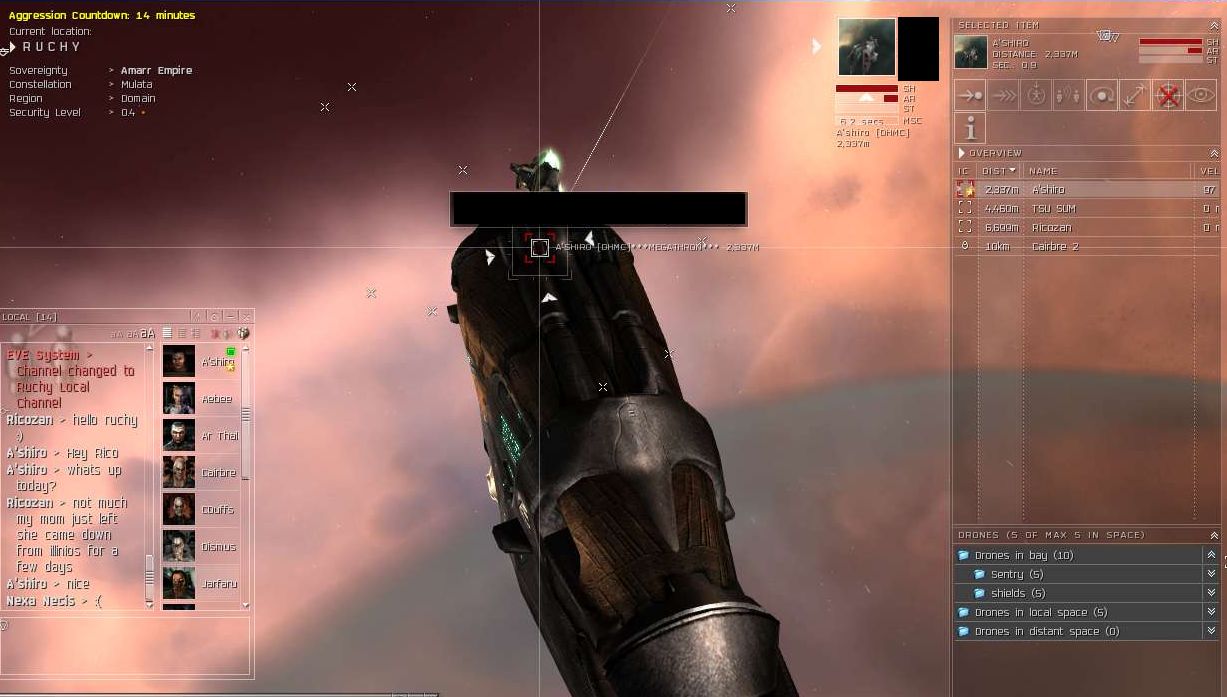Click the Look At eye icon
1227x697 pixels.
pyautogui.click(x=1201, y=96)
